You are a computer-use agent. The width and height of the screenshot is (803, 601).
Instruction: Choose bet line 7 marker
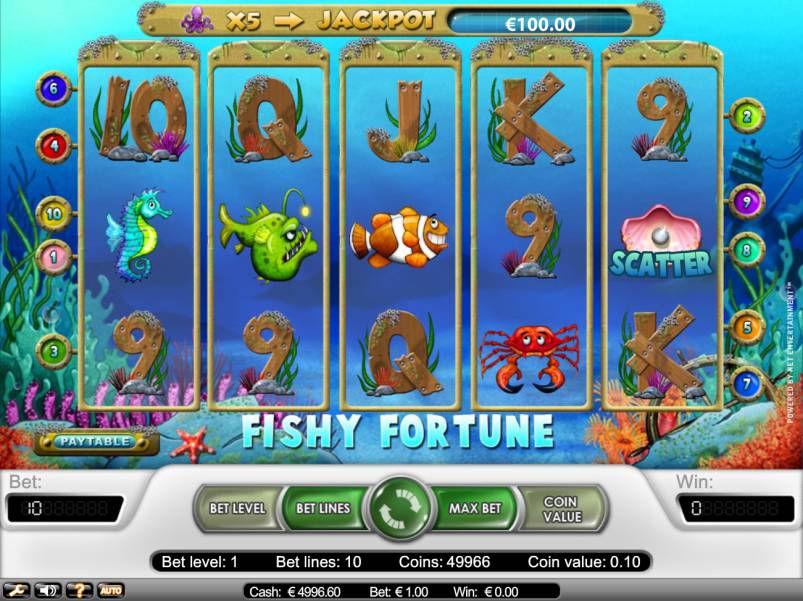pos(746,383)
